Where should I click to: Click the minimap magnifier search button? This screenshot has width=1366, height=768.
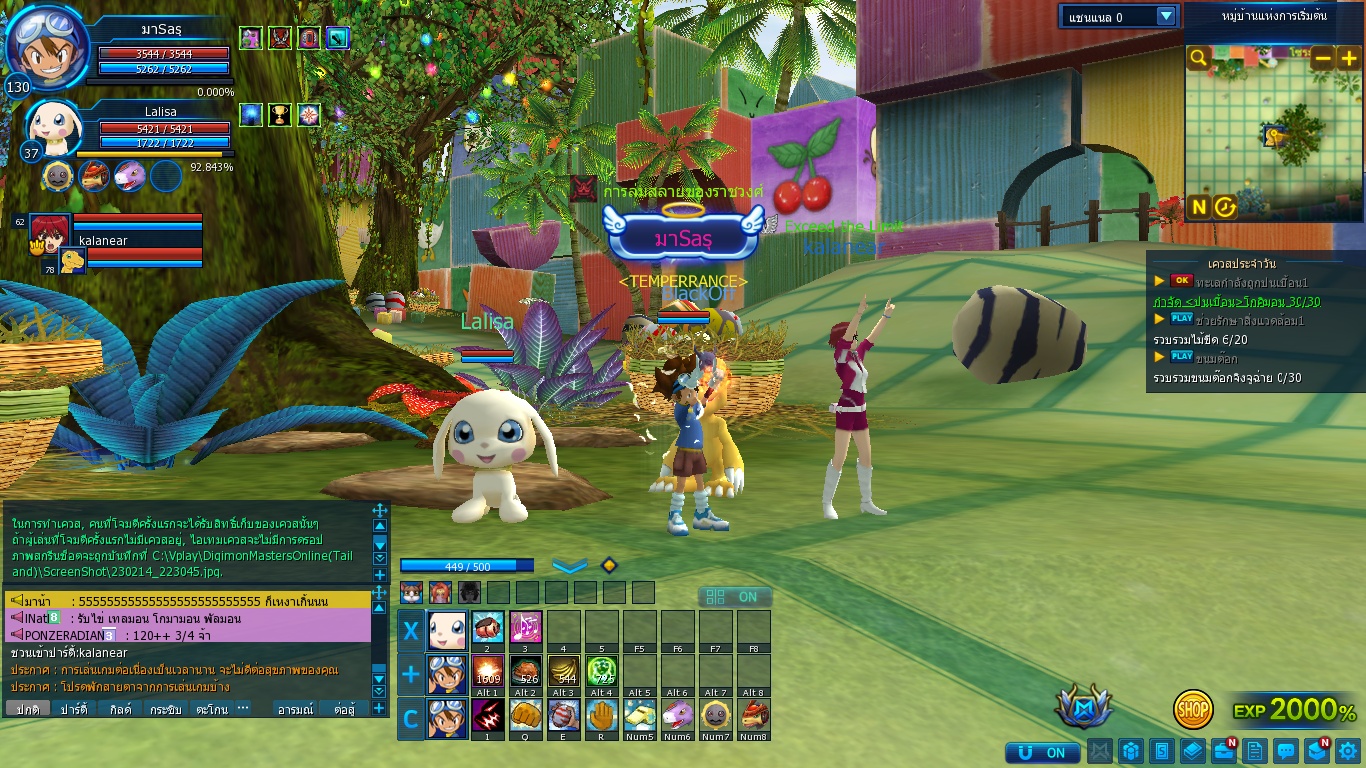pyautogui.click(x=1199, y=58)
